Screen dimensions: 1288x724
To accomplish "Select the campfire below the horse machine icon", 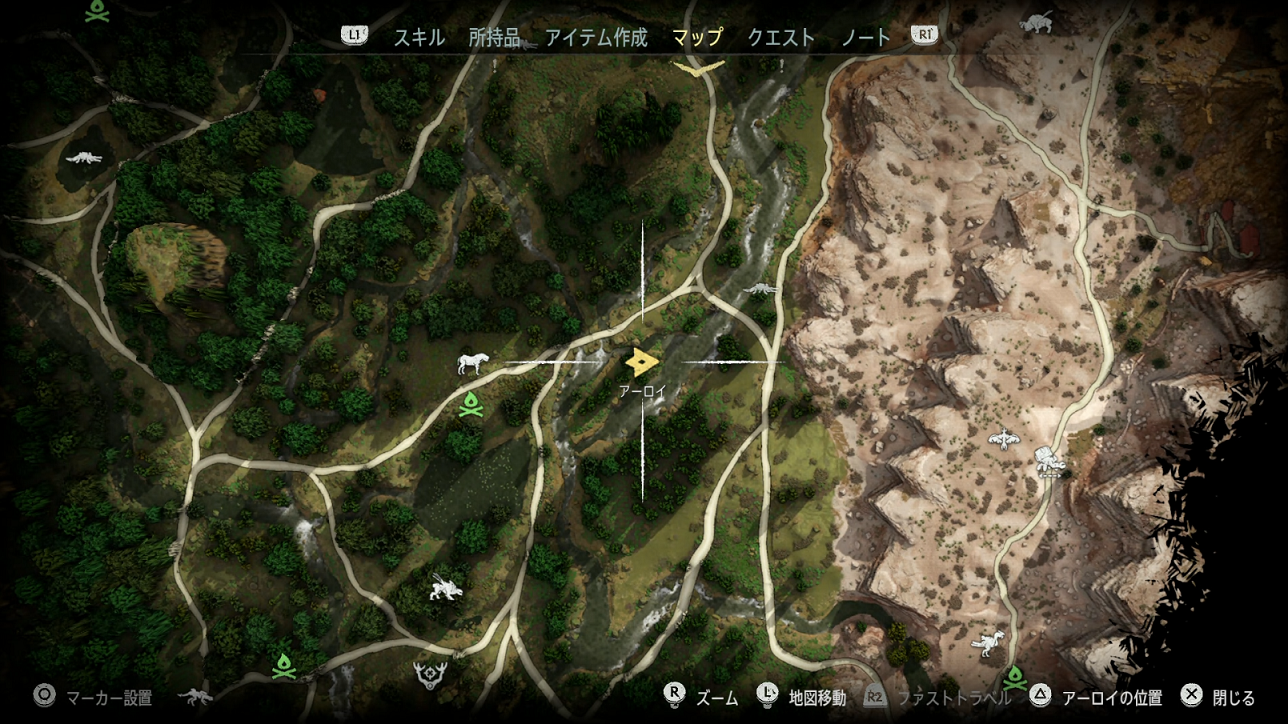I will click(470, 405).
